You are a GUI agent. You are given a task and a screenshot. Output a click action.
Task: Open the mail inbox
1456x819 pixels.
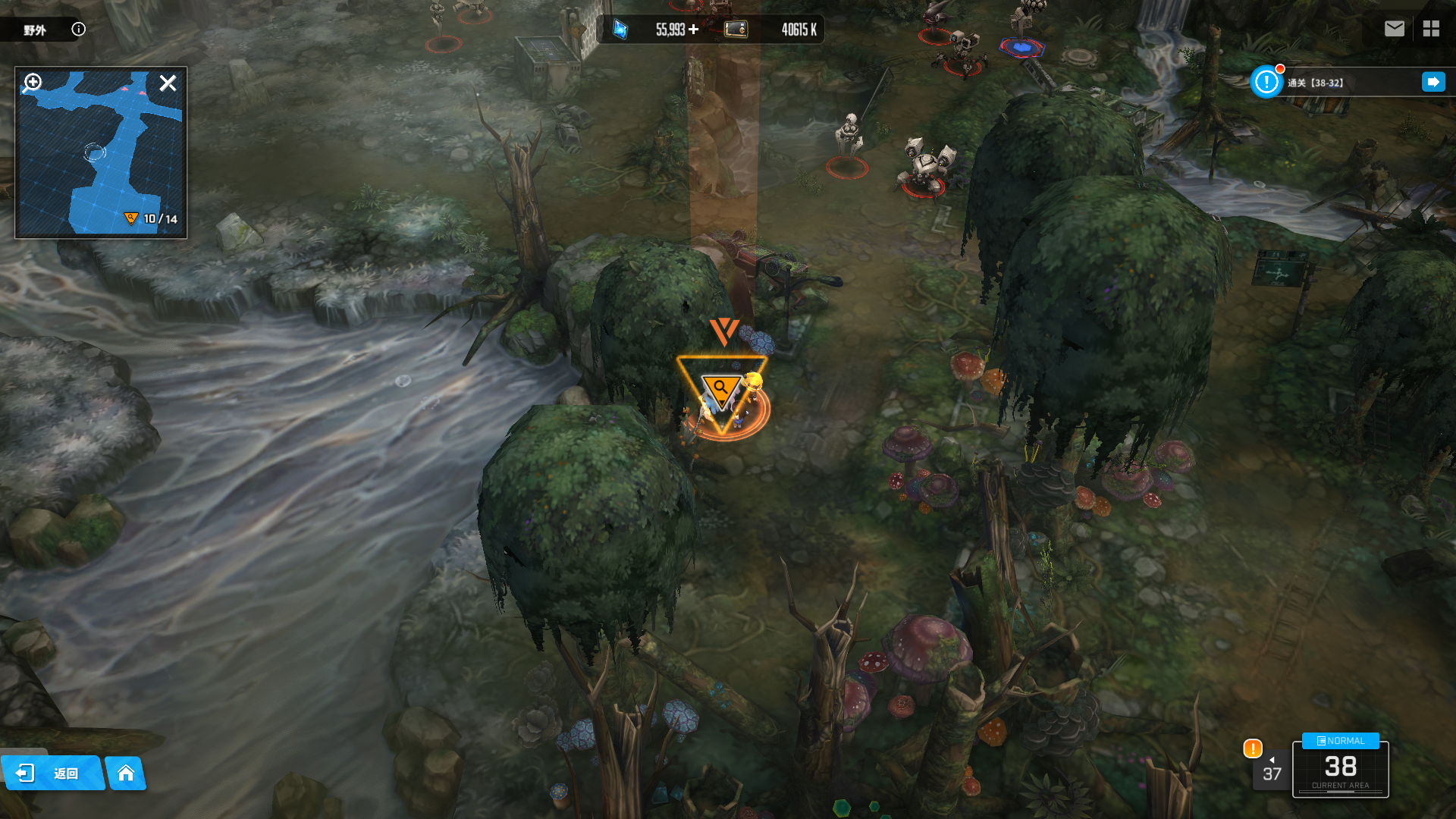point(1394,29)
